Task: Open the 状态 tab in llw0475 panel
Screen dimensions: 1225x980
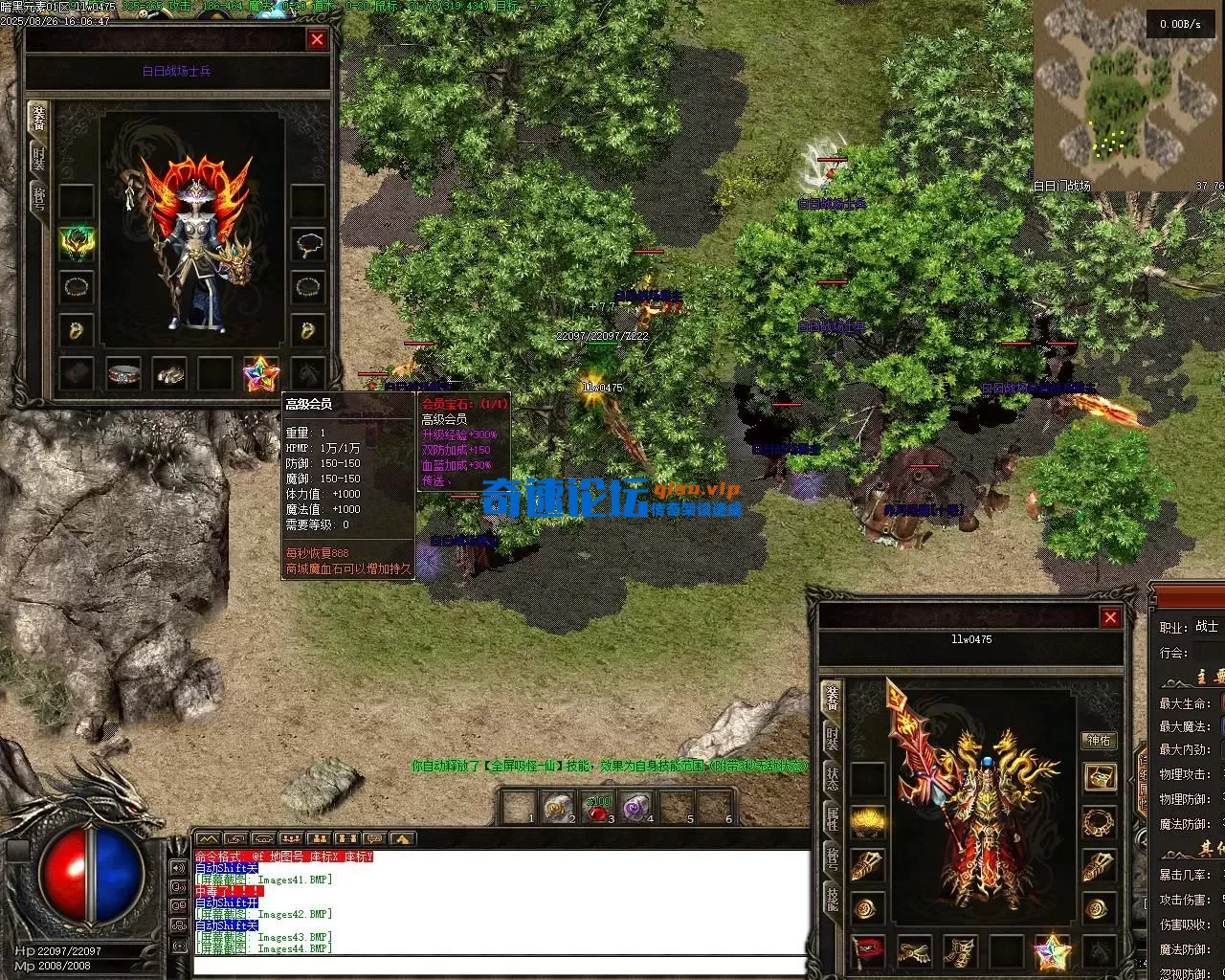Action: [832, 778]
